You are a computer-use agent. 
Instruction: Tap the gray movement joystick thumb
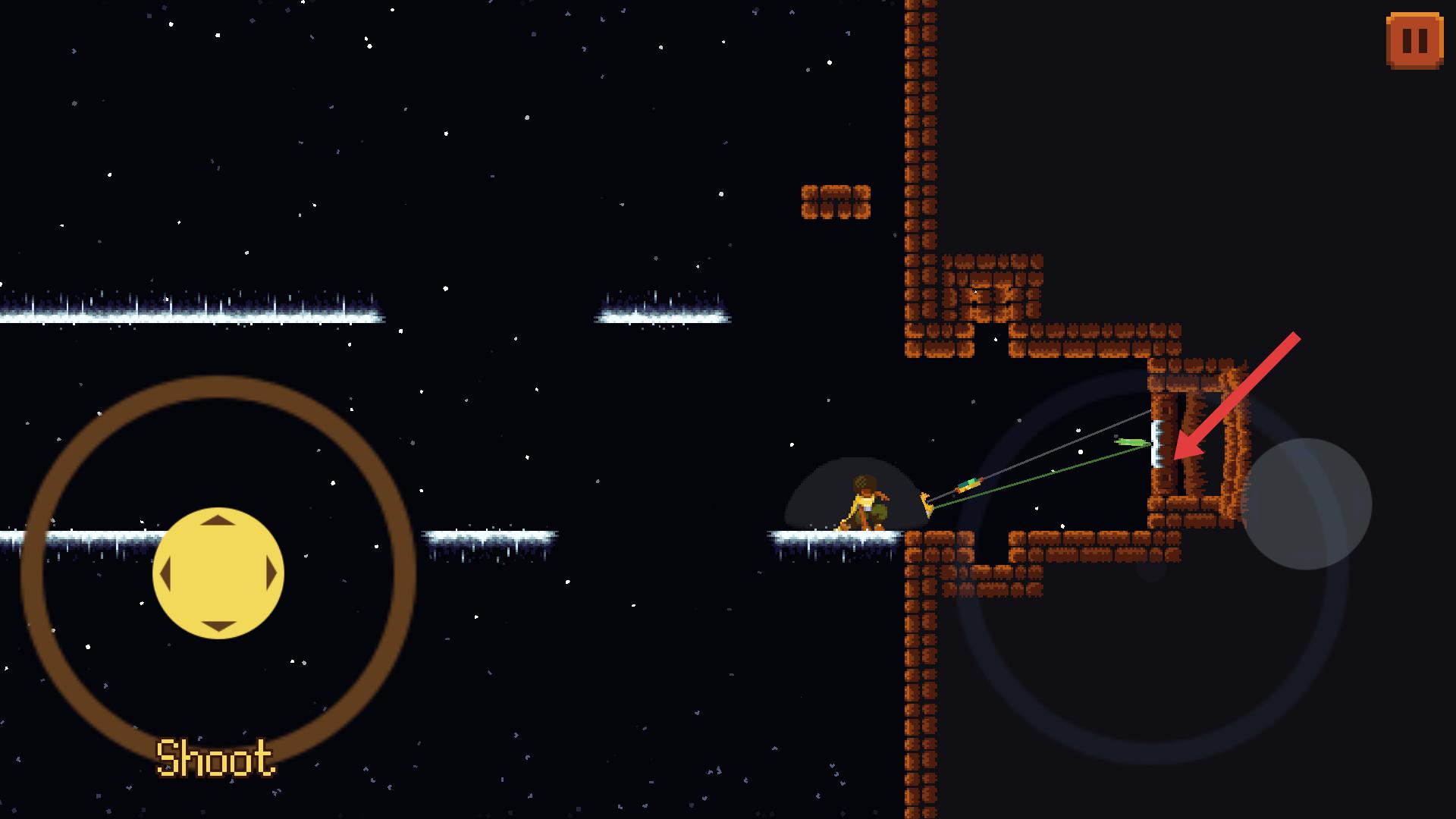point(1306,504)
